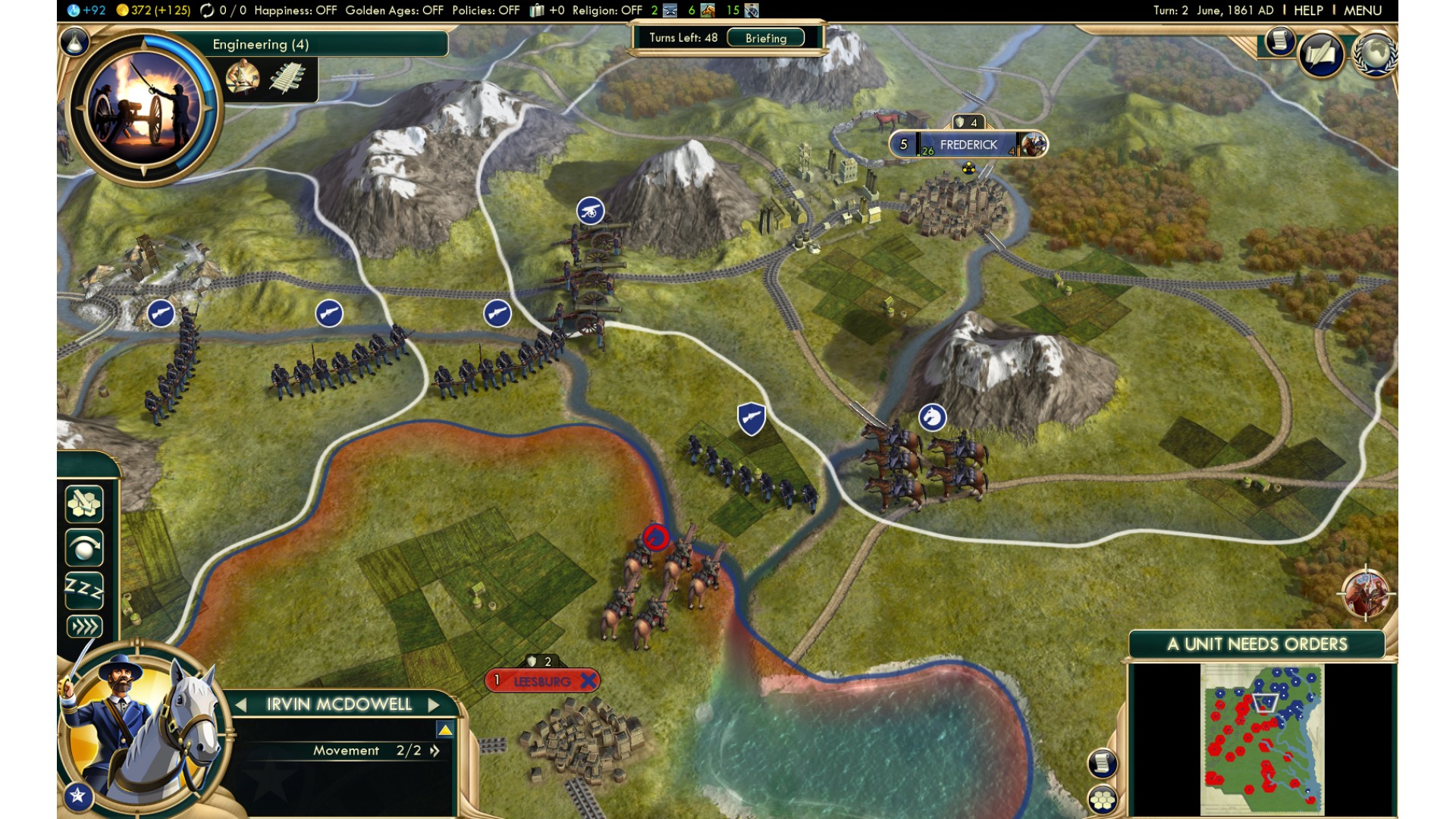Click the minimap
The height and width of the screenshot is (819, 1456).
(1262, 739)
